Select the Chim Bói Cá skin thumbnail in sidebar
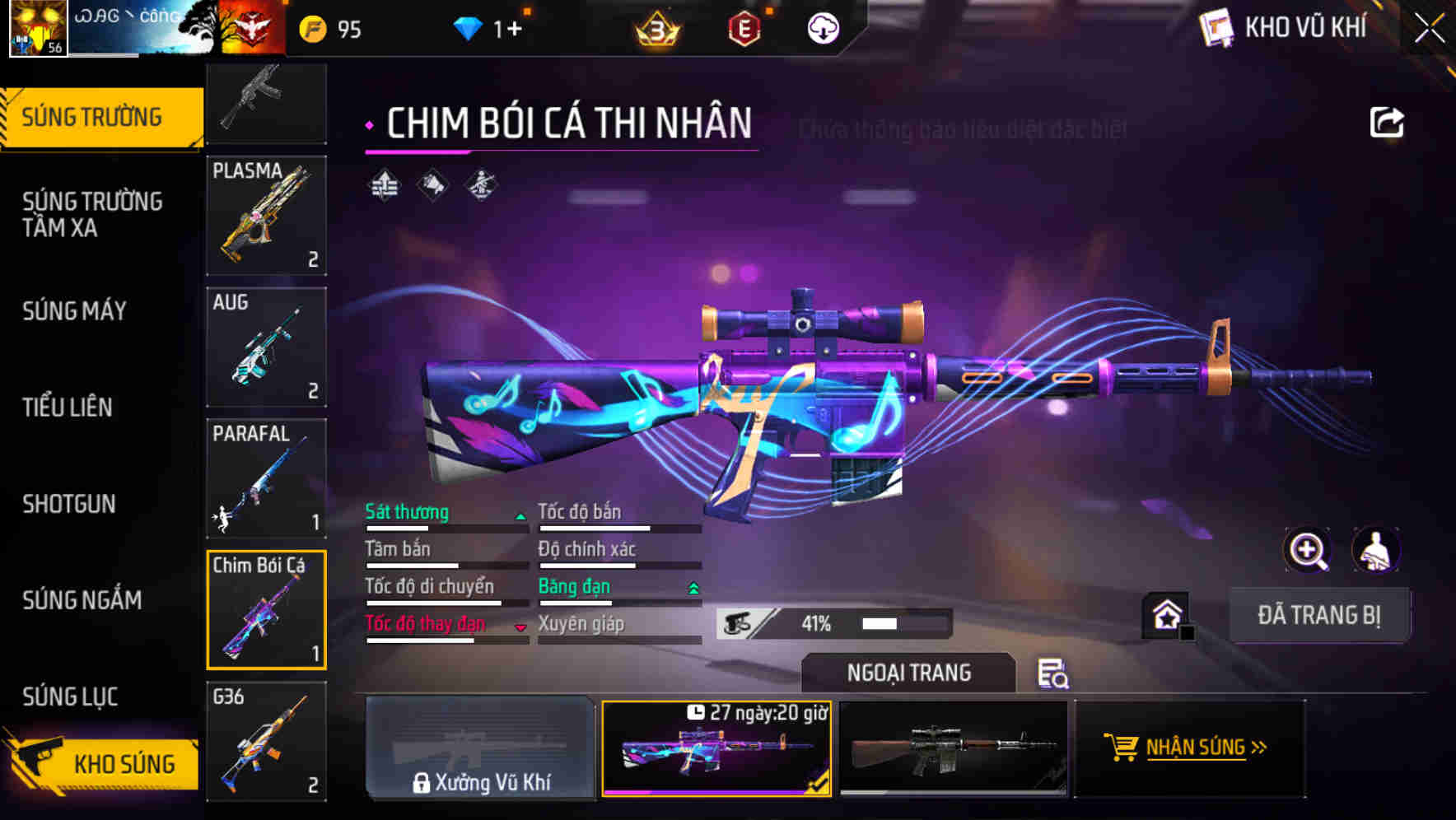The height and width of the screenshot is (820, 1456). click(x=266, y=611)
